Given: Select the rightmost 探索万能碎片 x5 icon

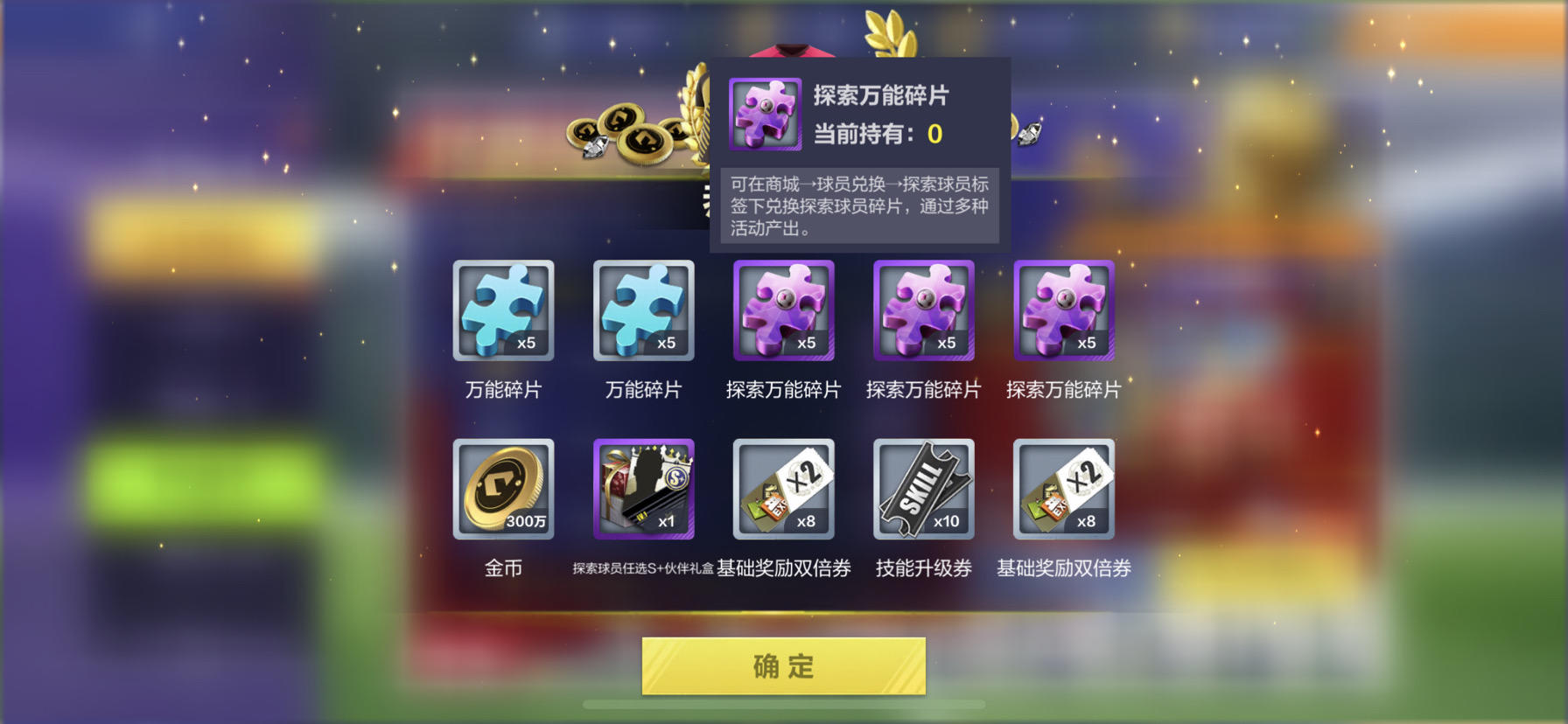Looking at the screenshot, I should 1063,311.
